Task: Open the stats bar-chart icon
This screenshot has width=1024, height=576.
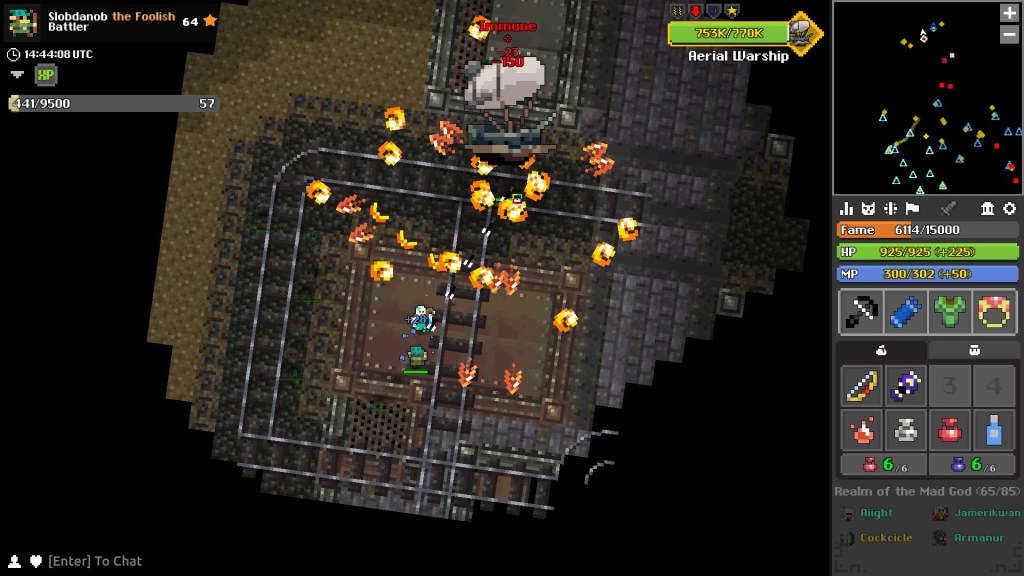Action: point(847,208)
